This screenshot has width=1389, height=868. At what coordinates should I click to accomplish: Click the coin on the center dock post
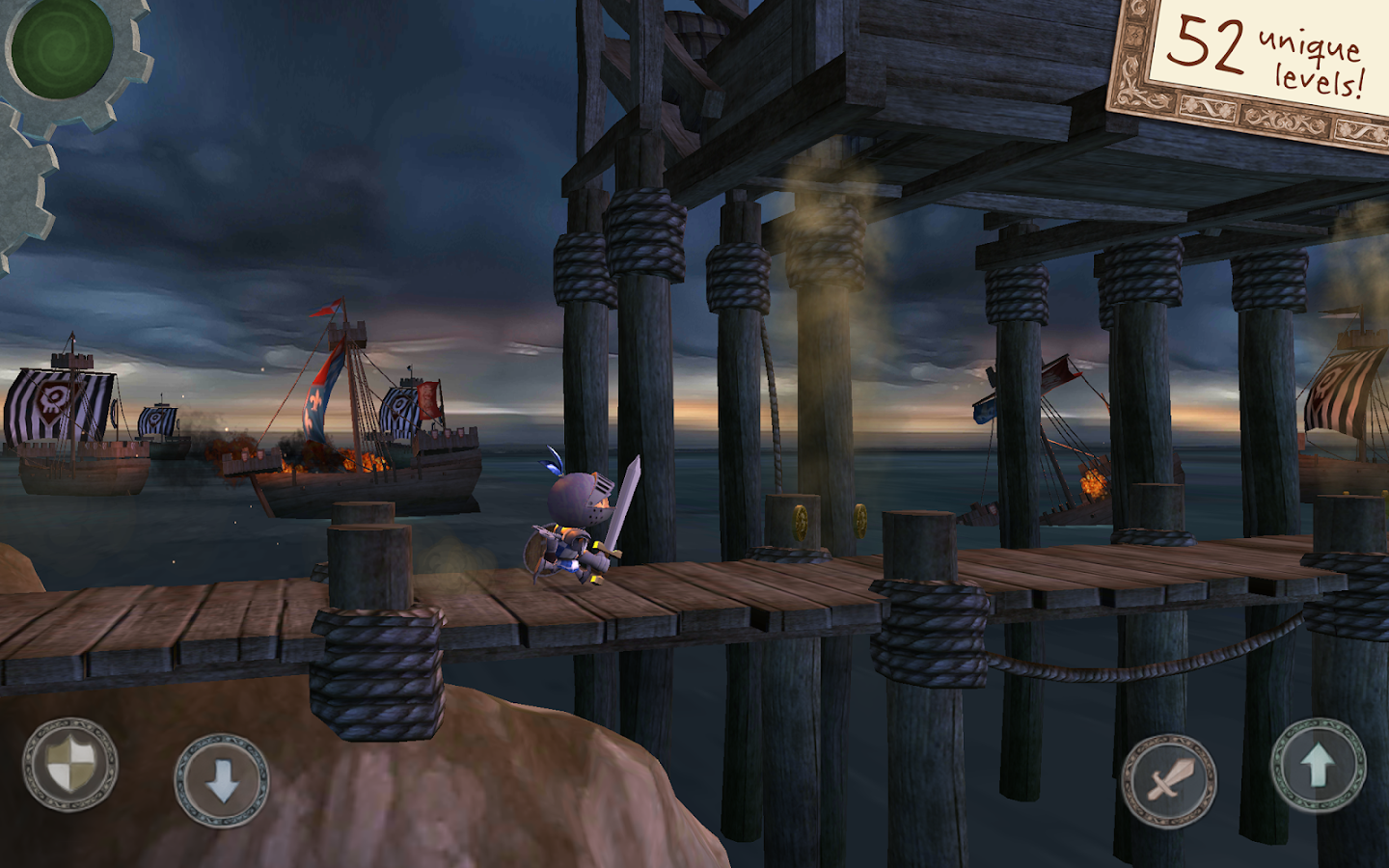pyautogui.click(x=800, y=523)
